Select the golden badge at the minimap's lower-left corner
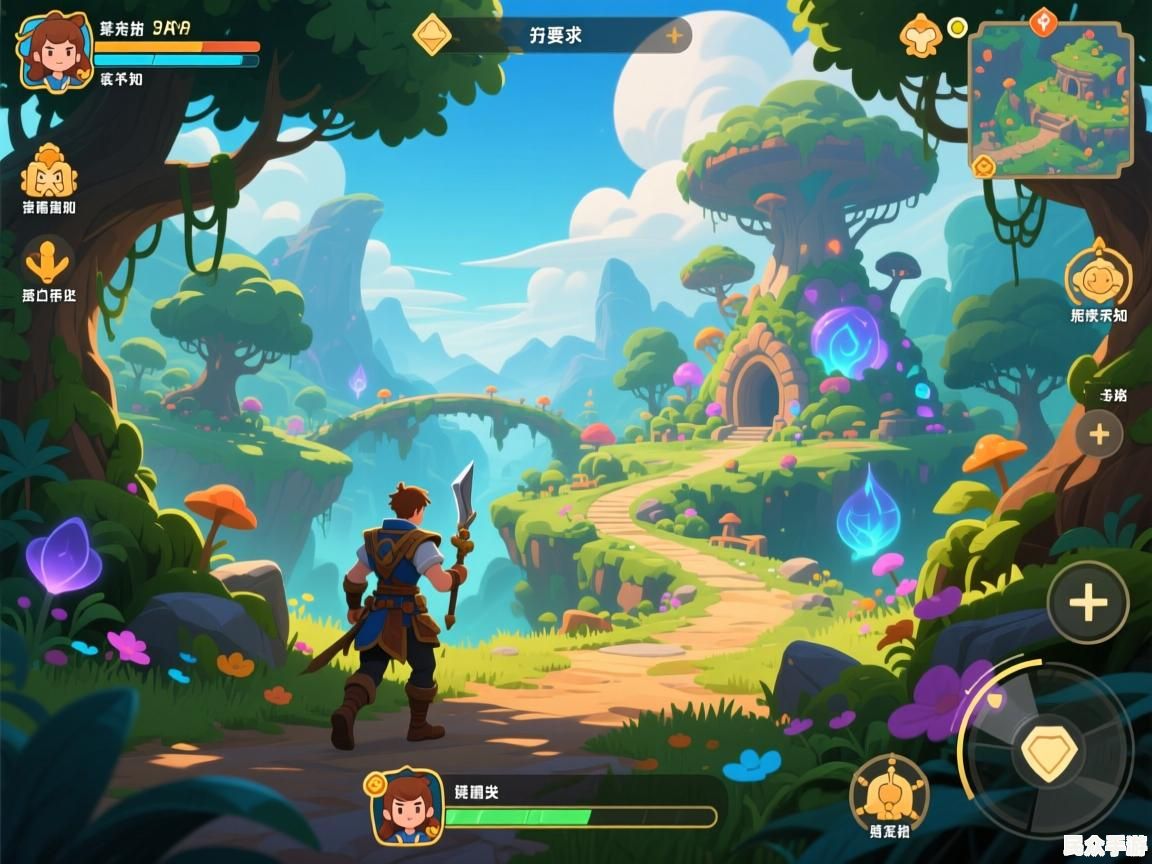The image size is (1152, 864). click(984, 166)
